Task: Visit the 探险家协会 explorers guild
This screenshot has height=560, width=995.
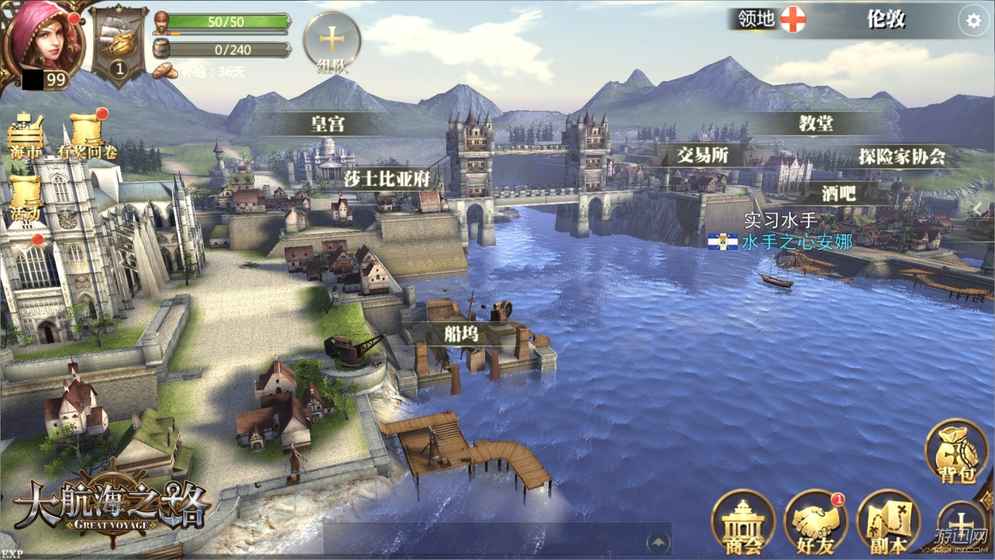Action: pos(901,156)
